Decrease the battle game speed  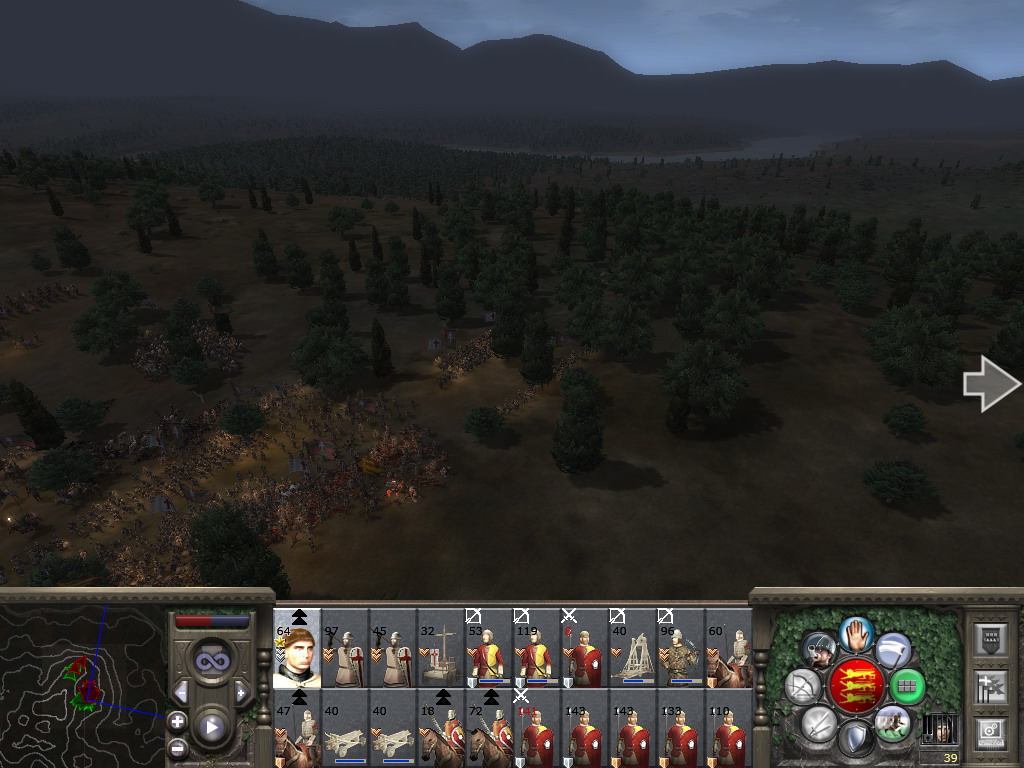pyautogui.click(x=181, y=692)
